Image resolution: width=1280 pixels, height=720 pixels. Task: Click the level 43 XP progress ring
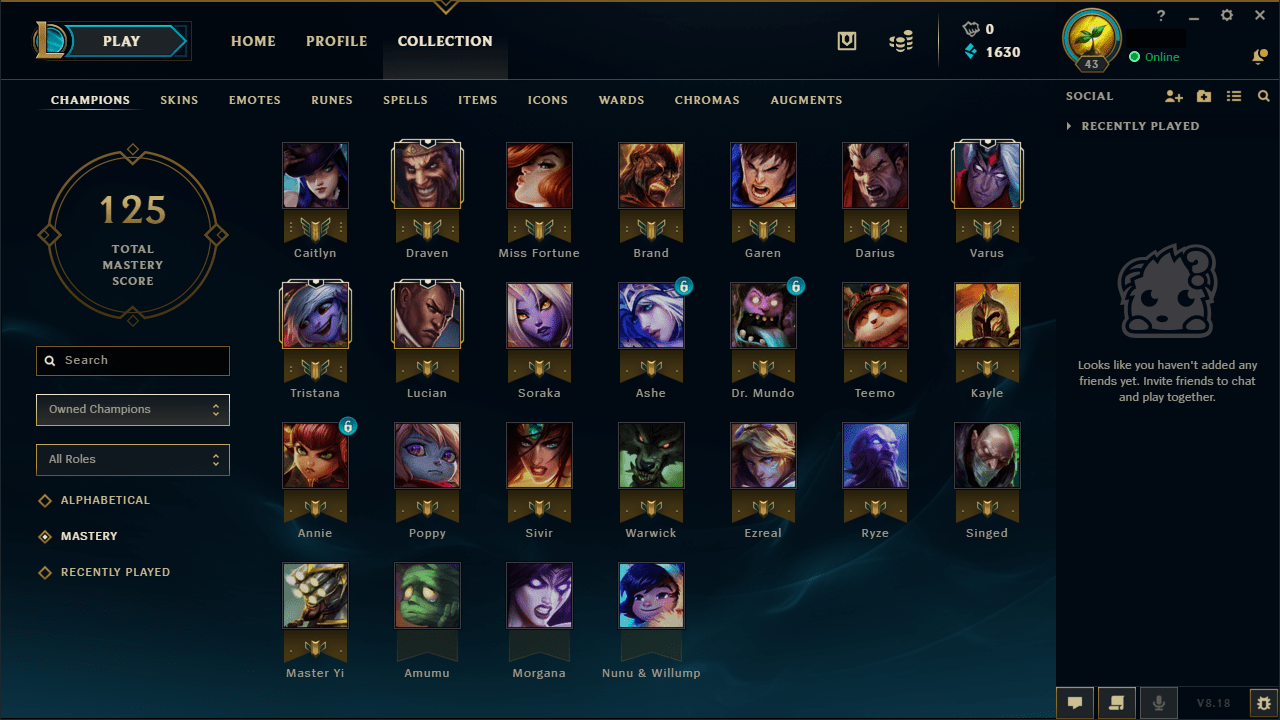coord(1091,40)
